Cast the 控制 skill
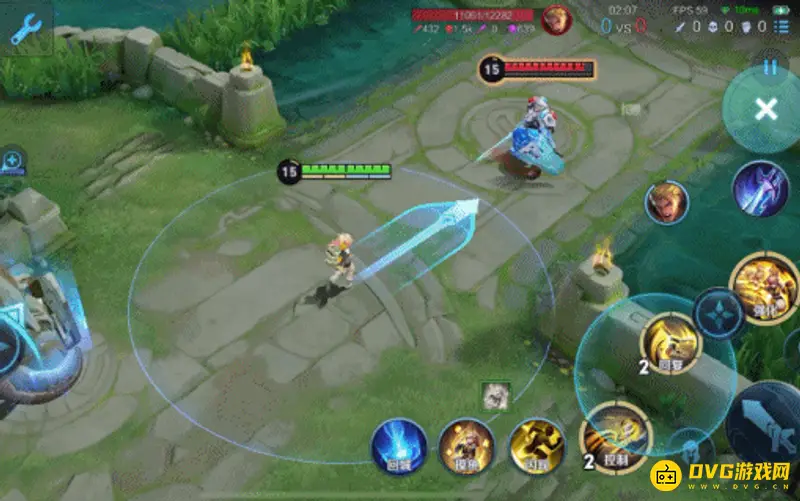This screenshot has height=501, width=800. tap(615, 437)
